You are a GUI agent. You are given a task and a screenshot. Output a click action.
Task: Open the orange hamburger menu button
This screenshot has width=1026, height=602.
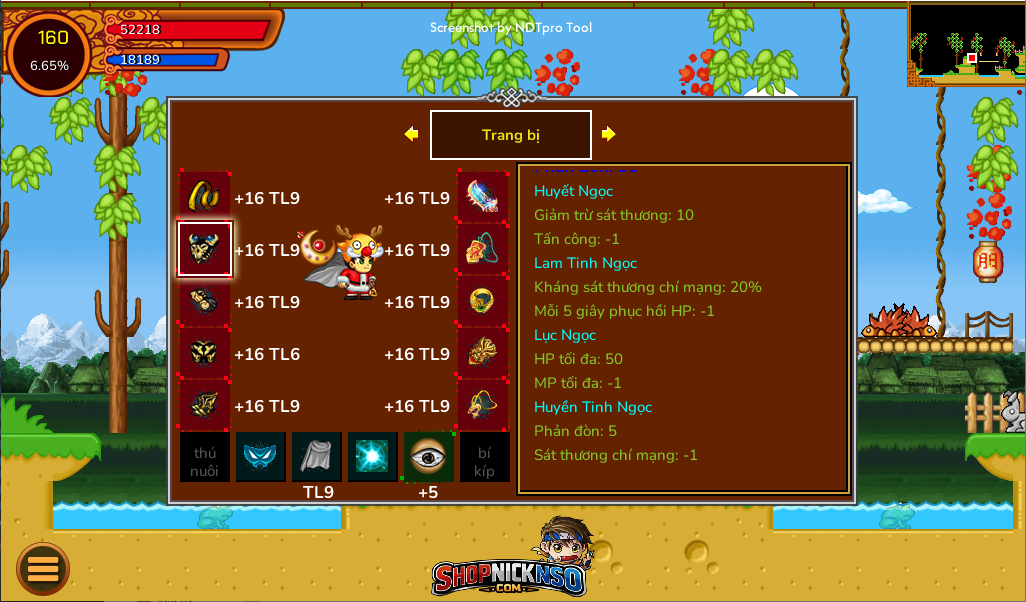pos(43,569)
